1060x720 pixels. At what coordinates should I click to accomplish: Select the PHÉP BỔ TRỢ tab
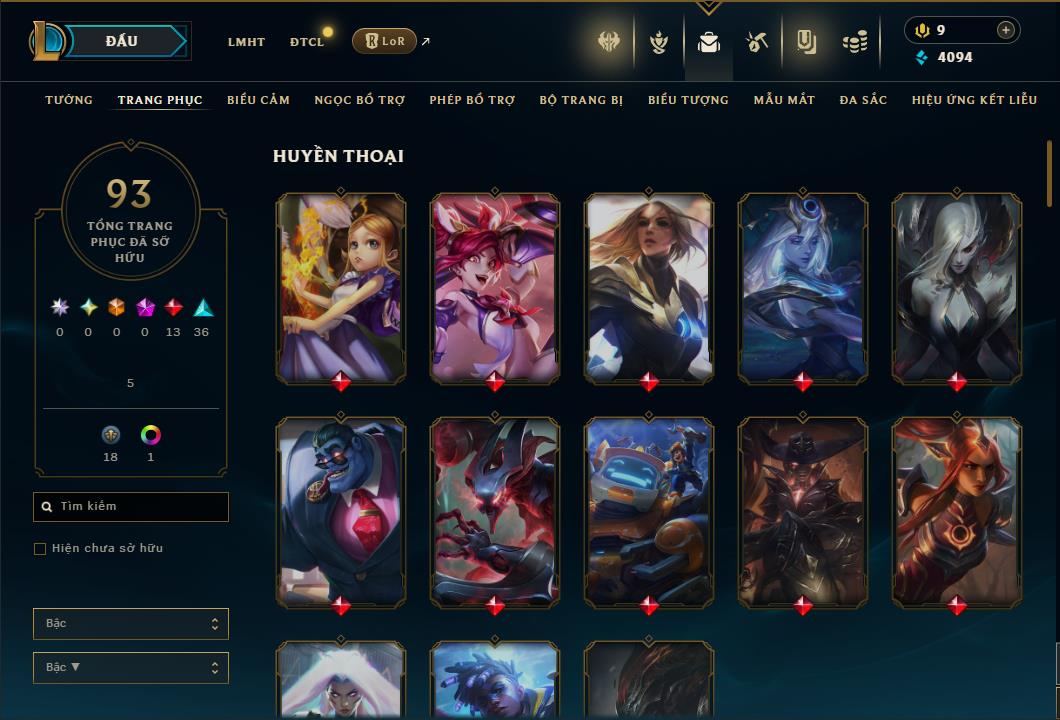(472, 100)
